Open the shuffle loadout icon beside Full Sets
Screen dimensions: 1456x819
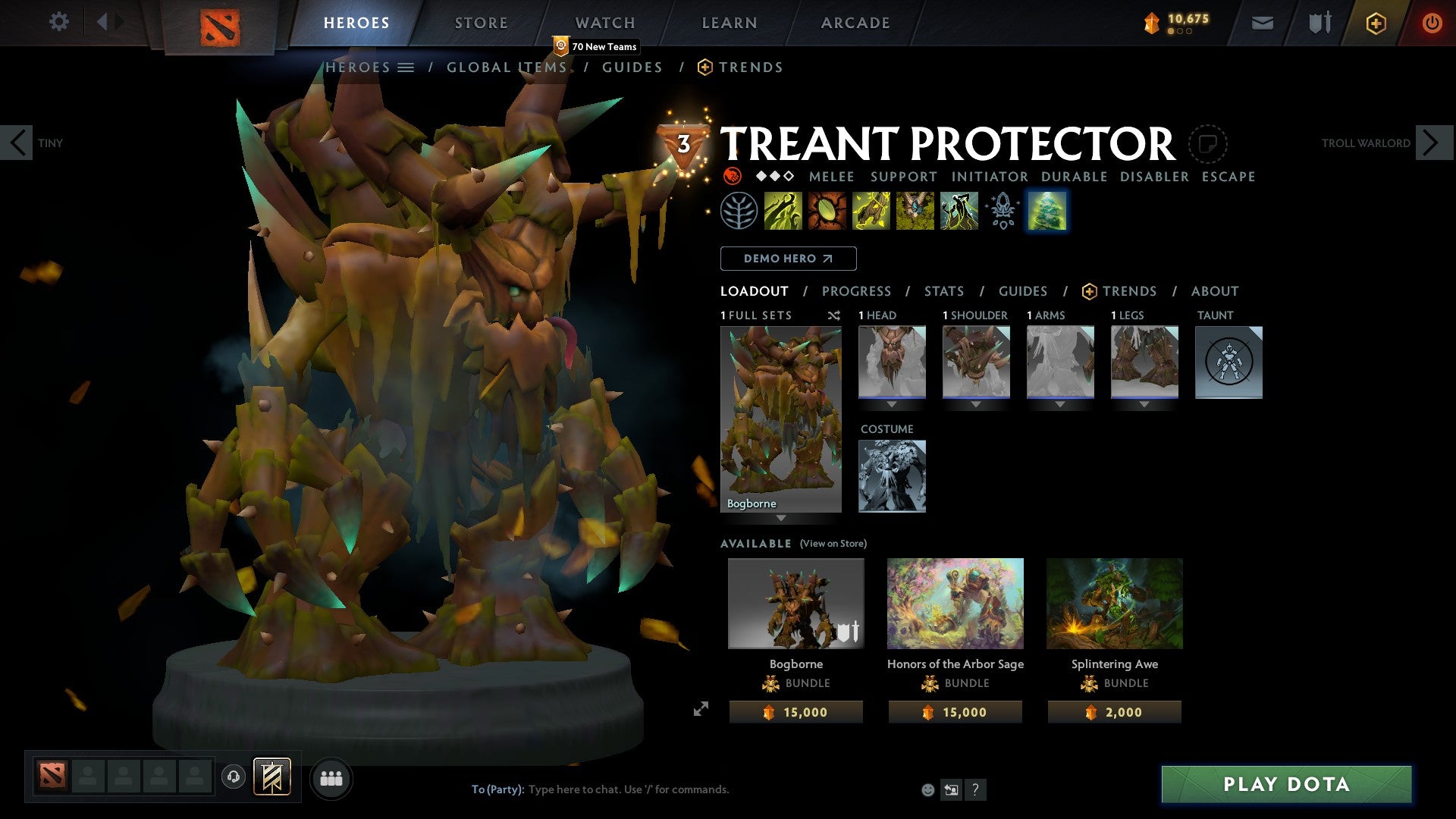(x=834, y=315)
